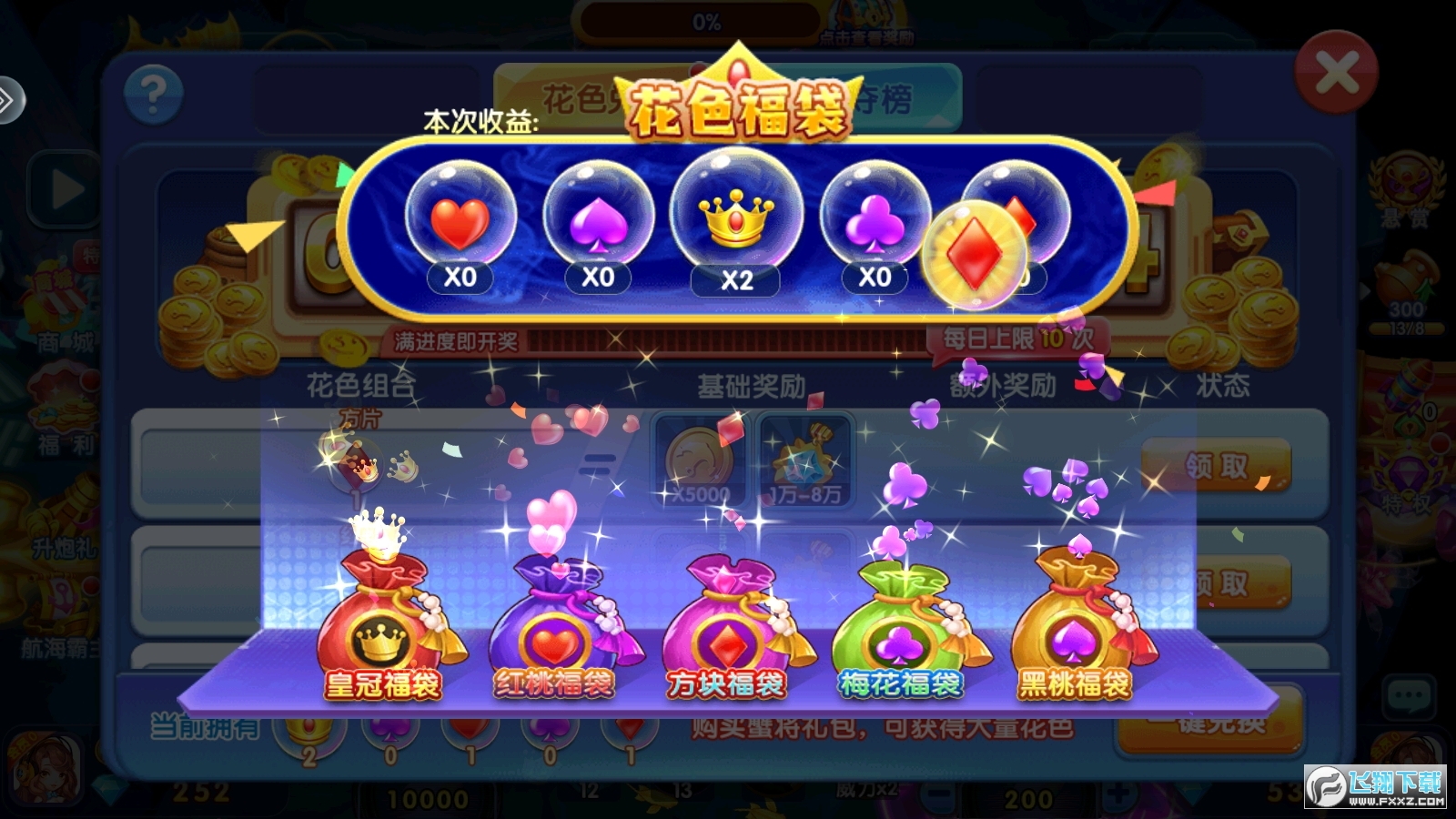This screenshot has width=1456, height=819.
Task: Select the 黑桃福袋 spade bag
Action: (x=1075, y=628)
